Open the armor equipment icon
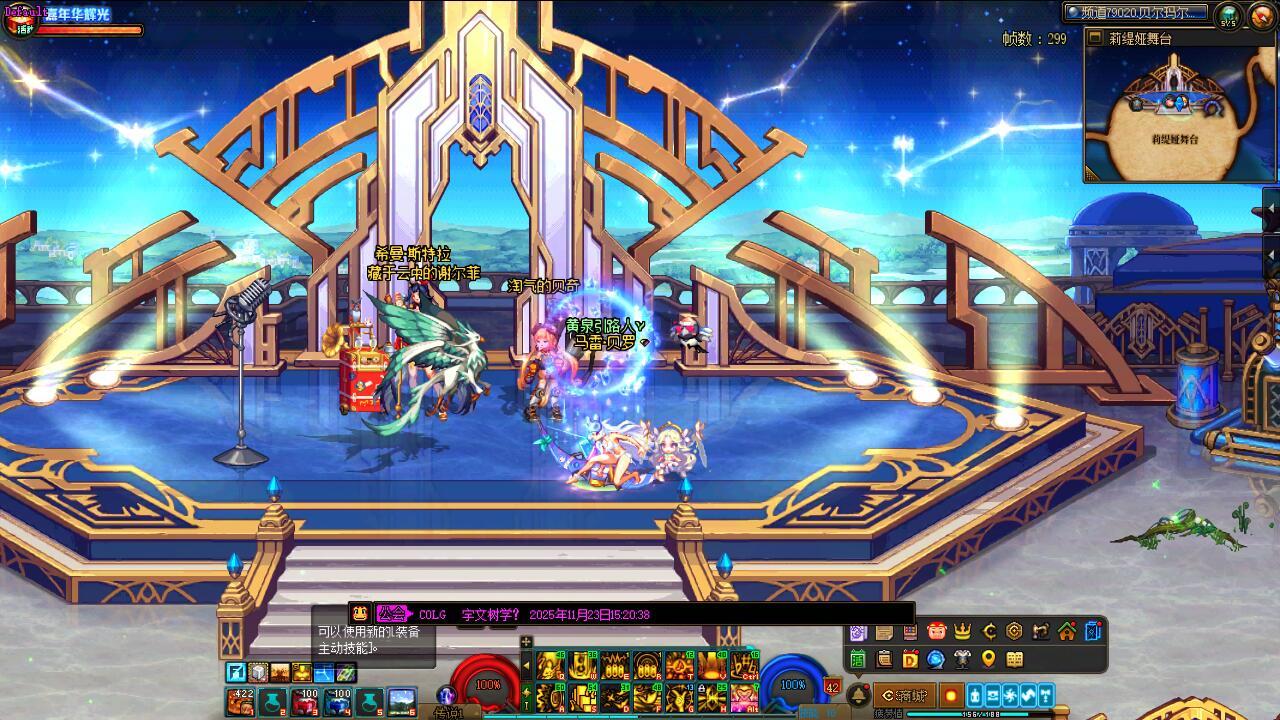The image size is (1280, 720). click(962, 659)
